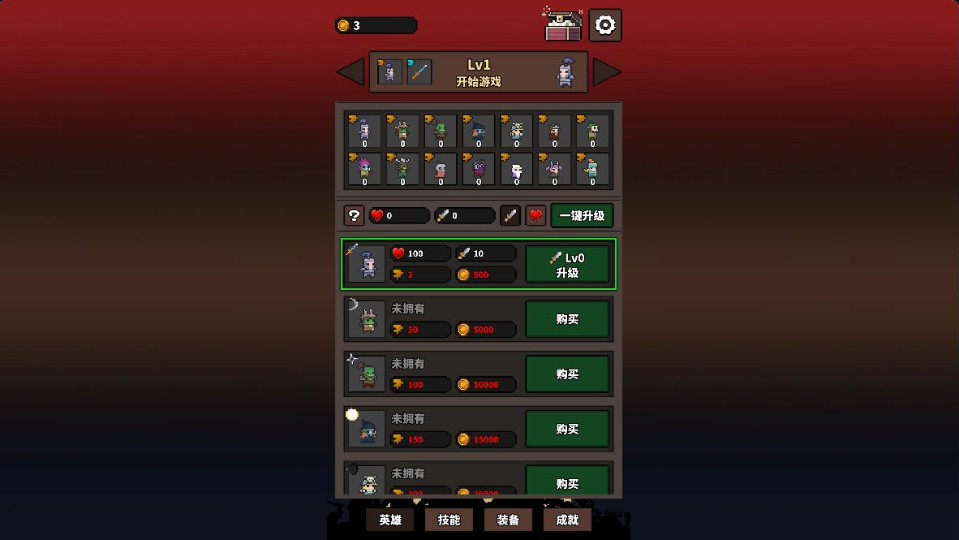
Task: Select the owned knight hero row portrait
Action: point(367,265)
